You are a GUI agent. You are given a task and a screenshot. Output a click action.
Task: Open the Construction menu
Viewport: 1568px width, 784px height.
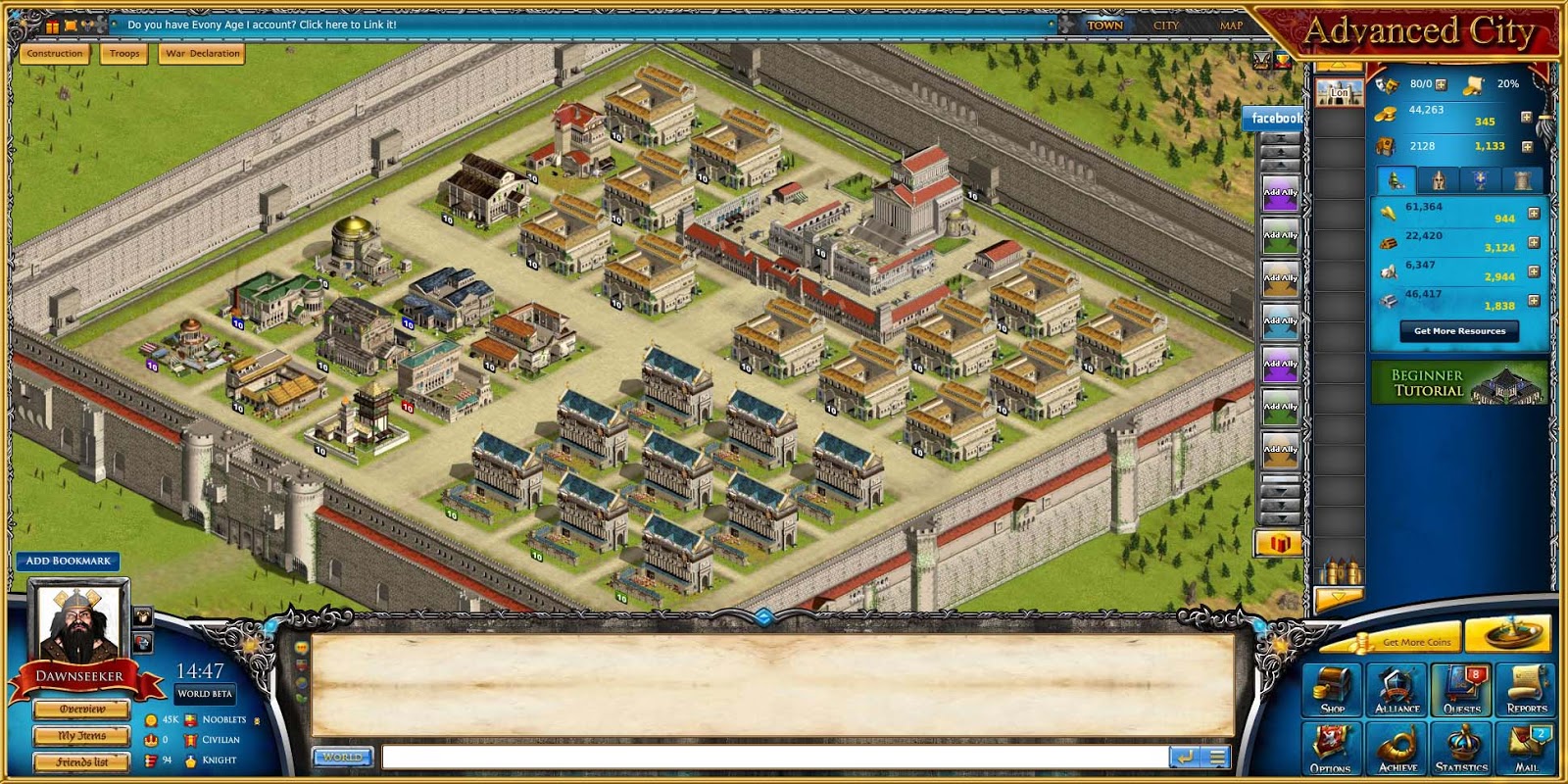(x=55, y=54)
